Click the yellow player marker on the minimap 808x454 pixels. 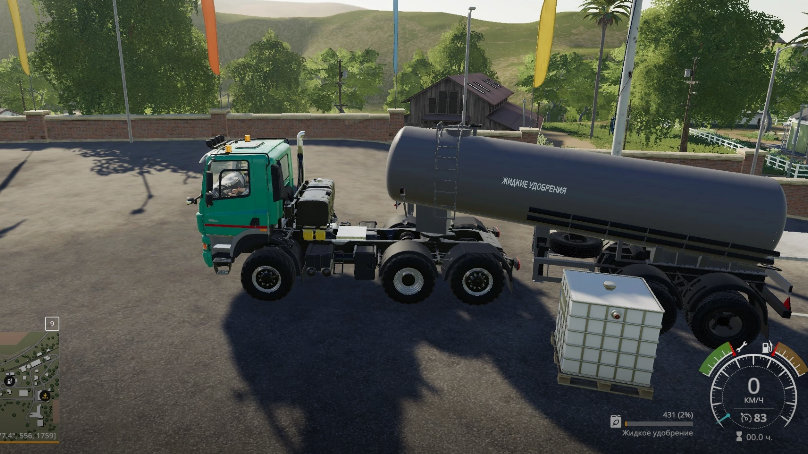pyautogui.click(x=45, y=395)
